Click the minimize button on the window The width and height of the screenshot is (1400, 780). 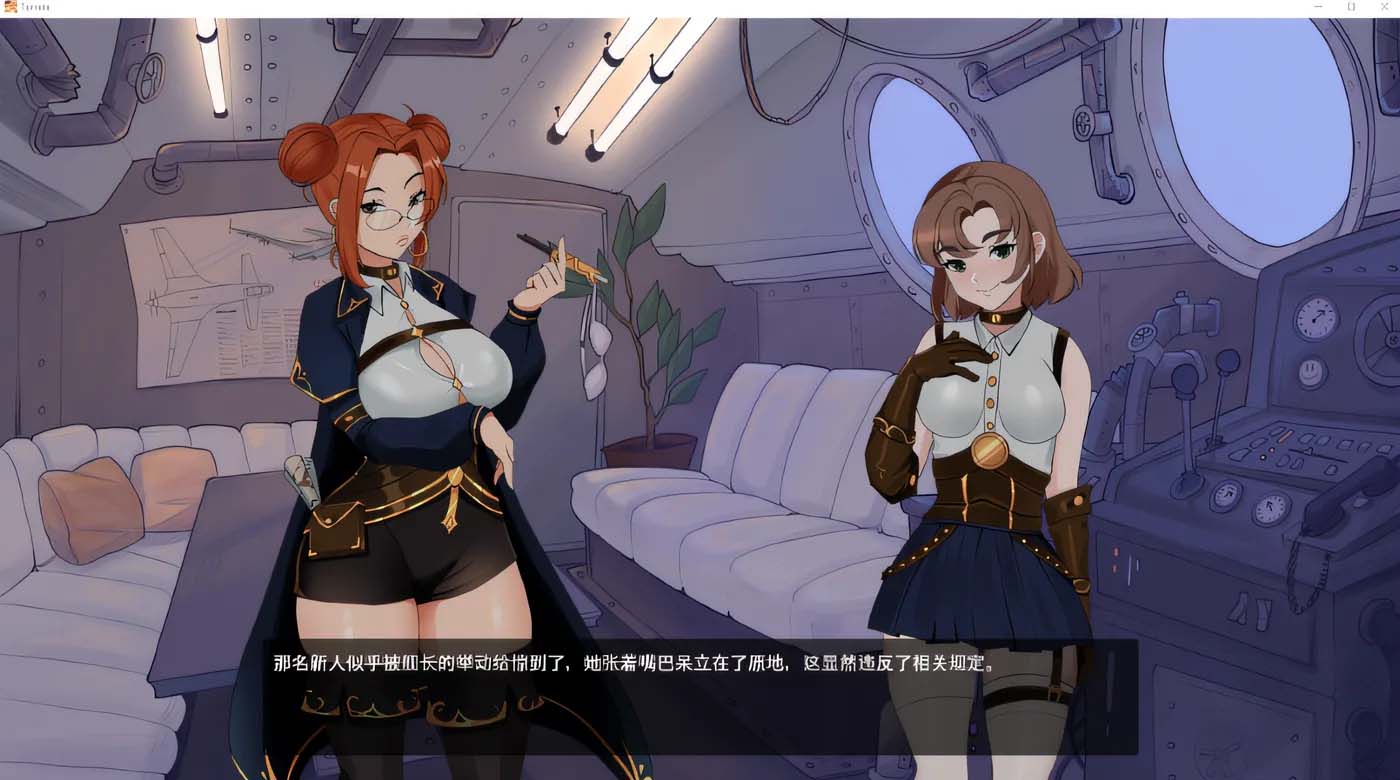coord(1317,7)
